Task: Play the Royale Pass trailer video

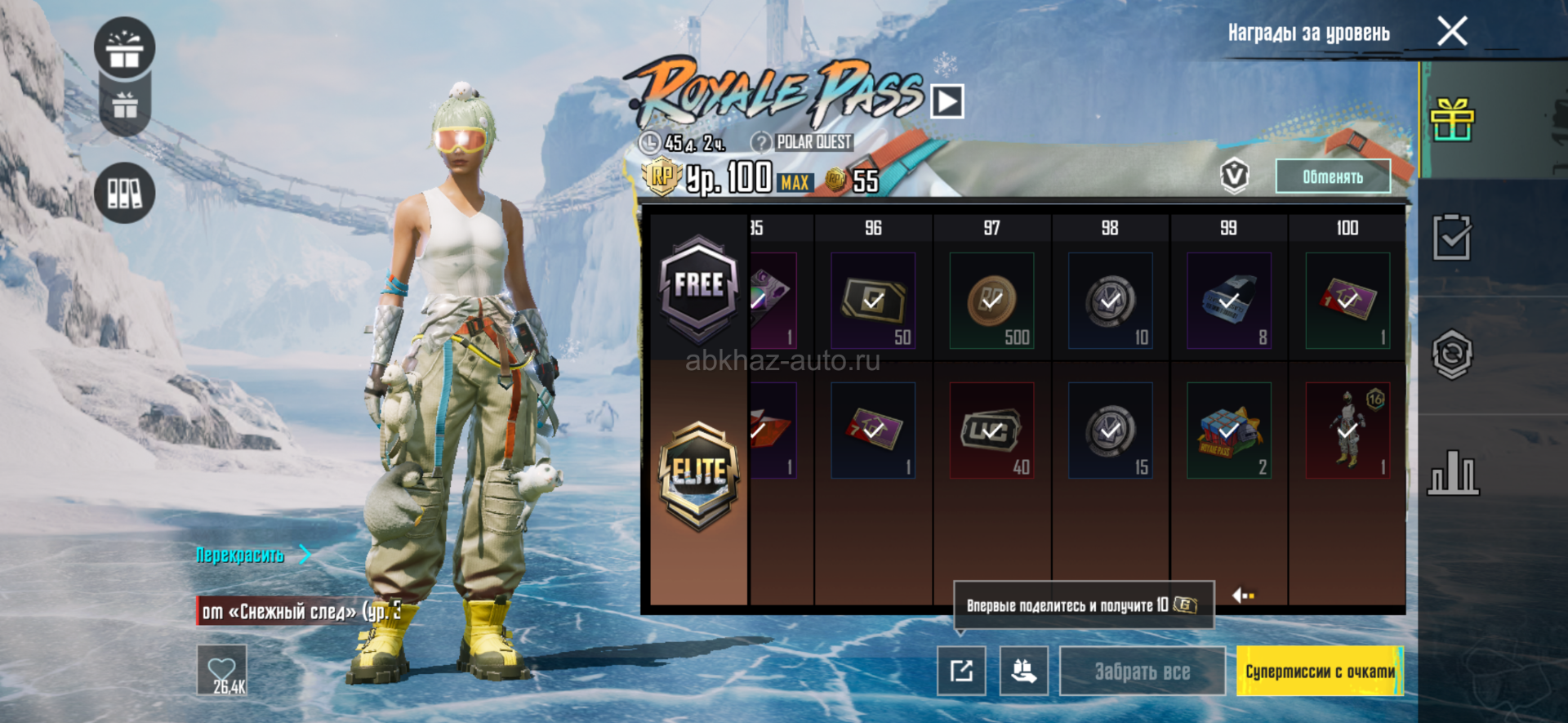Action: [x=947, y=102]
